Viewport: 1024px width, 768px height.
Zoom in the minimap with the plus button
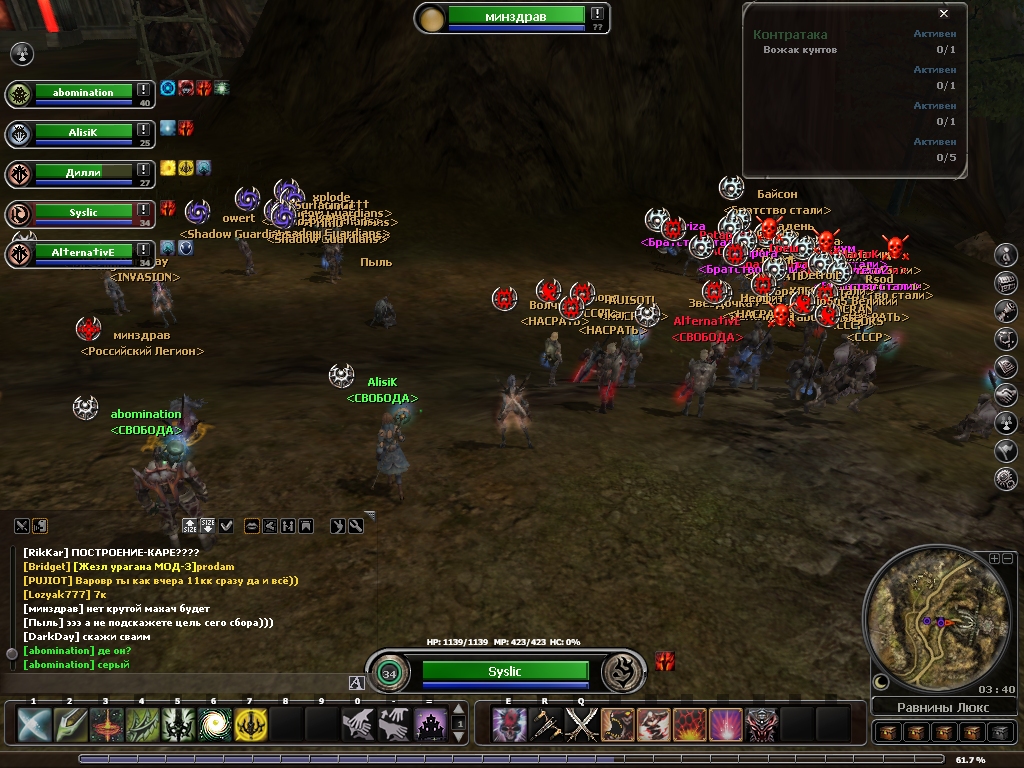coord(994,558)
